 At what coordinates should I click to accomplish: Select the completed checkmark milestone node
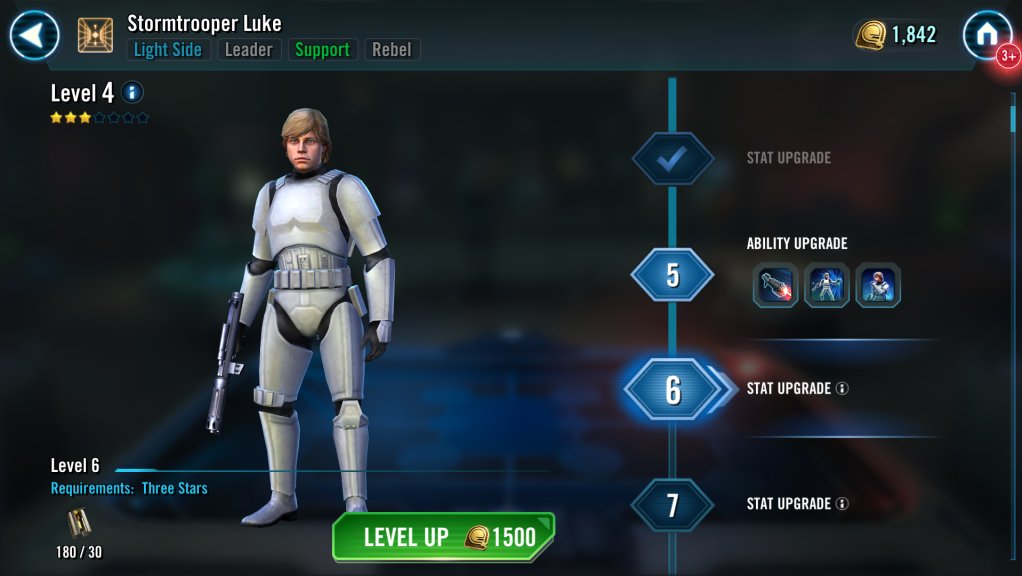tap(672, 158)
